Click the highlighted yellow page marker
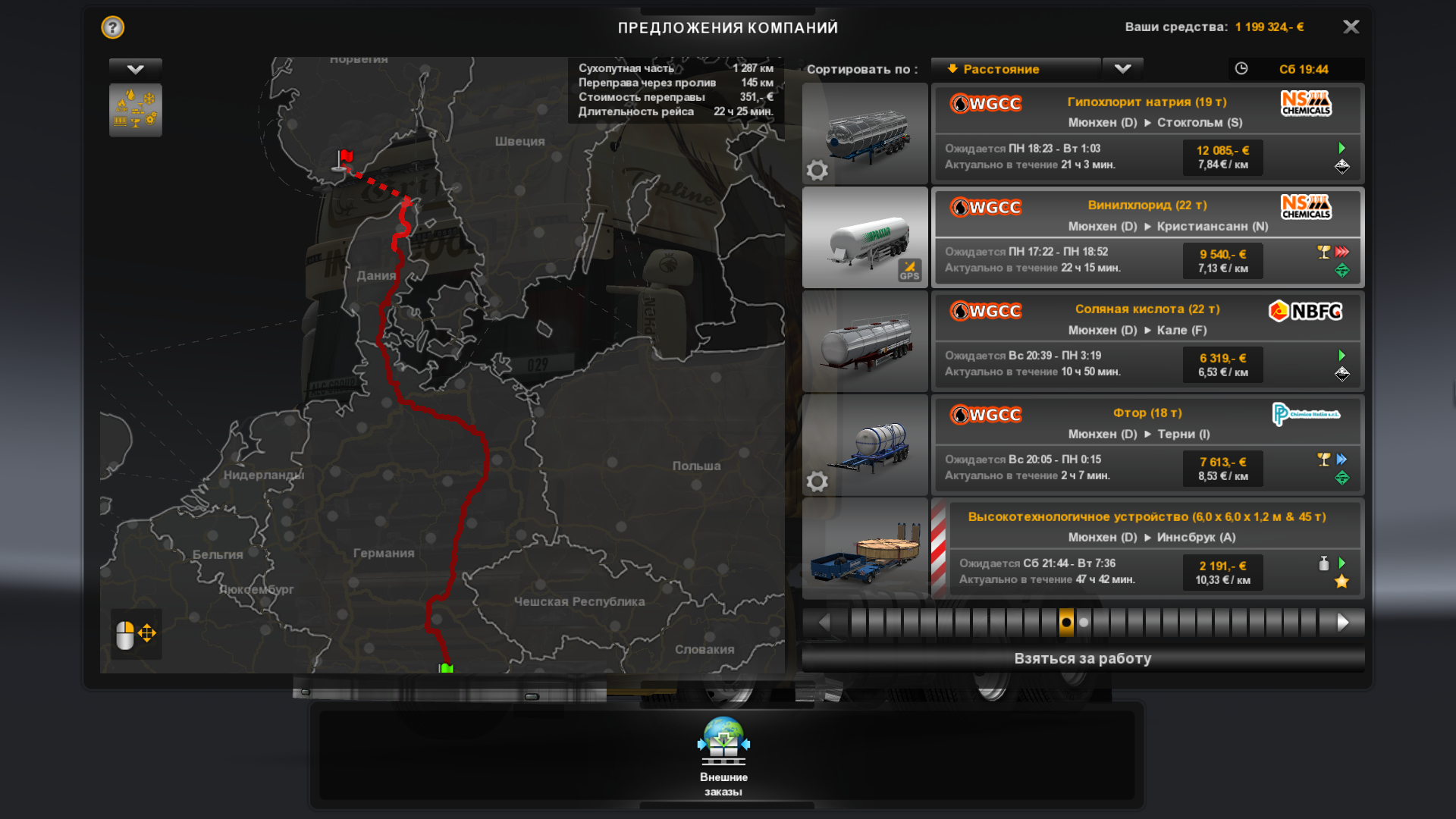The width and height of the screenshot is (1456, 819). 1066,623
